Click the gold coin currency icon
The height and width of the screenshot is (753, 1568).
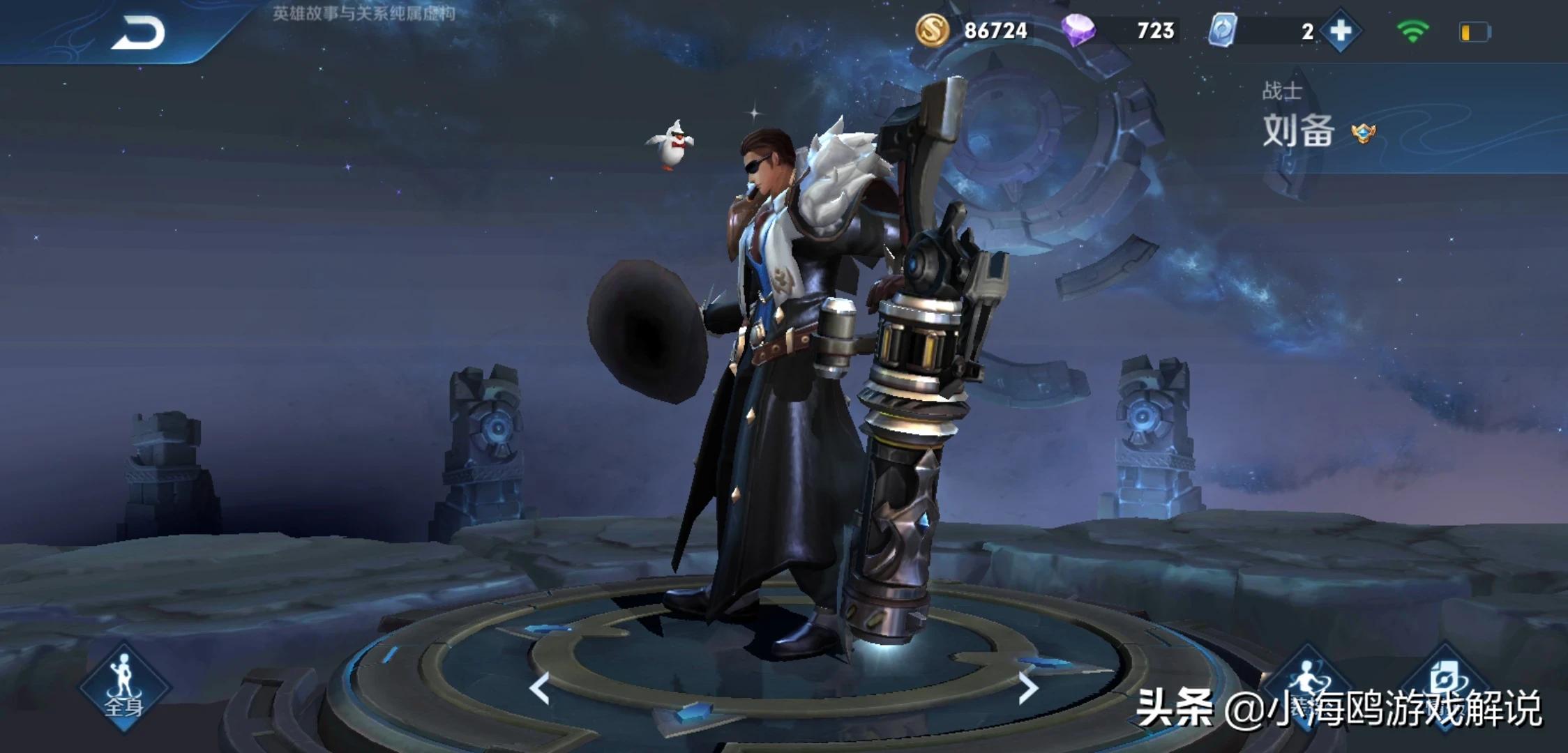pyautogui.click(x=933, y=31)
